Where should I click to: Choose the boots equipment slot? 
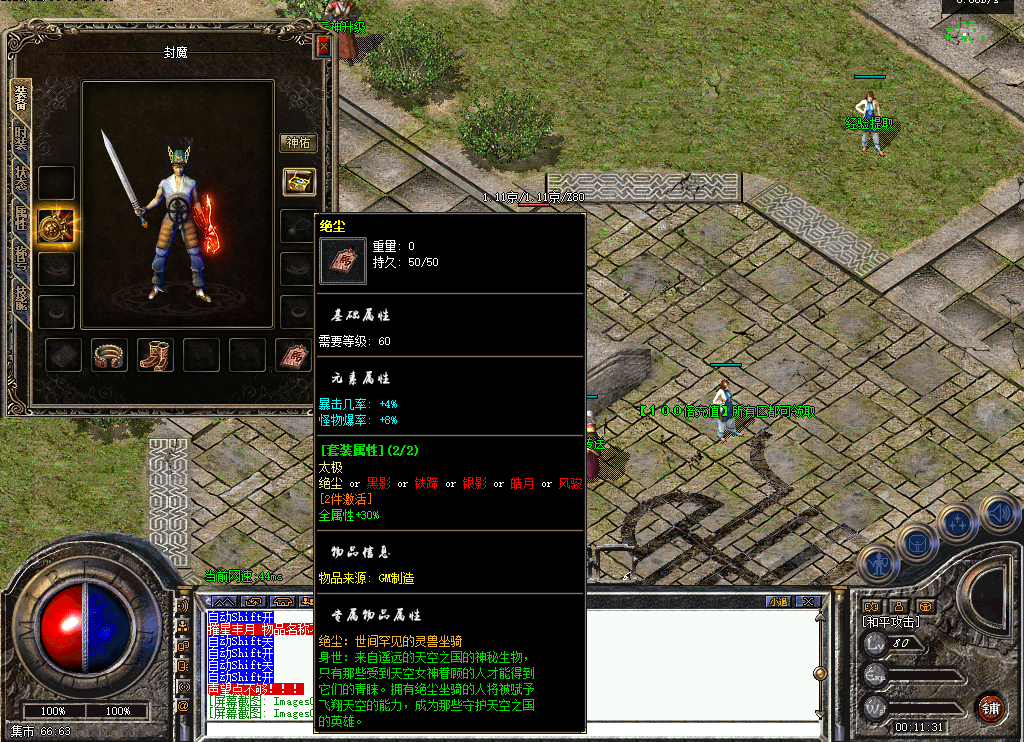pyautogui.click(x=155, y=355)
